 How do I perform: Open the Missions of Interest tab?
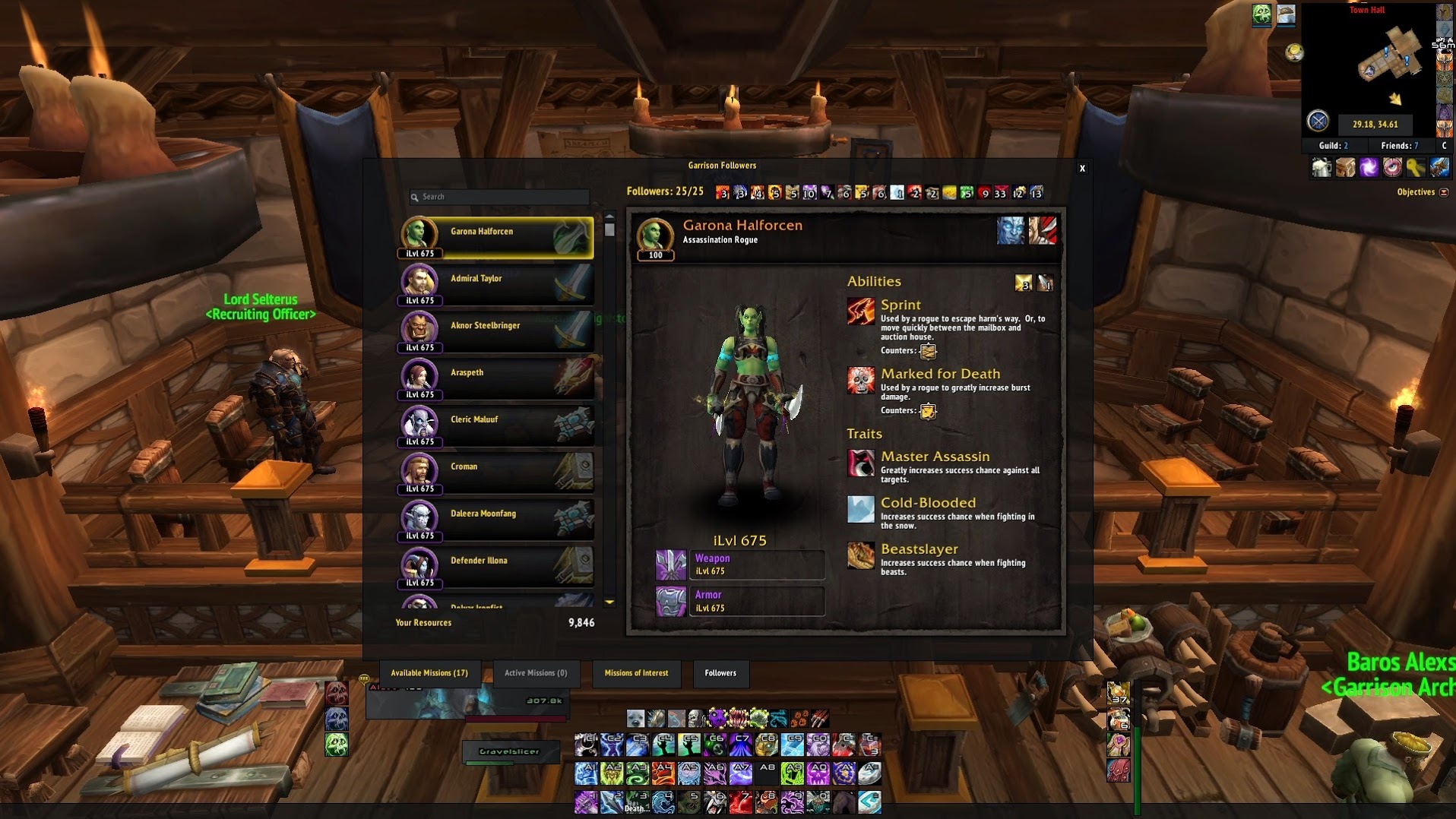tap(636, 673)
